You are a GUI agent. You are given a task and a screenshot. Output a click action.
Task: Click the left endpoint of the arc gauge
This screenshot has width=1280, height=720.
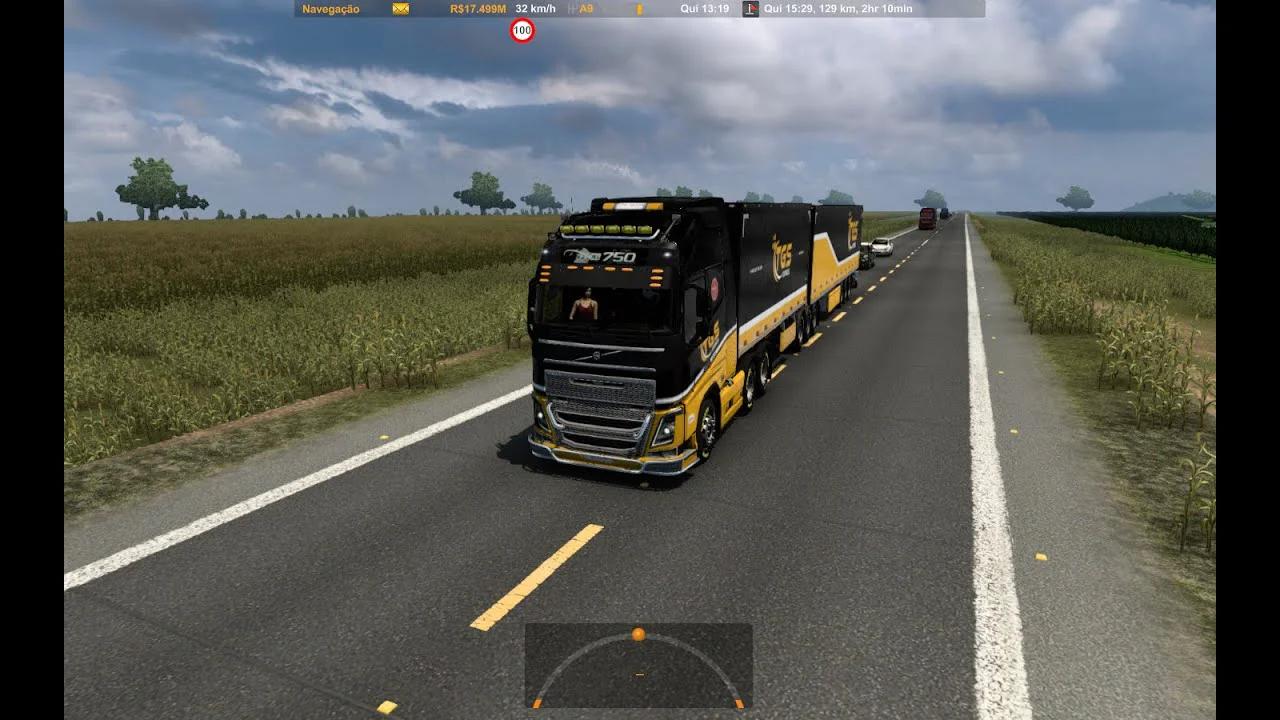pyautogui.click(x=537, y=703)
